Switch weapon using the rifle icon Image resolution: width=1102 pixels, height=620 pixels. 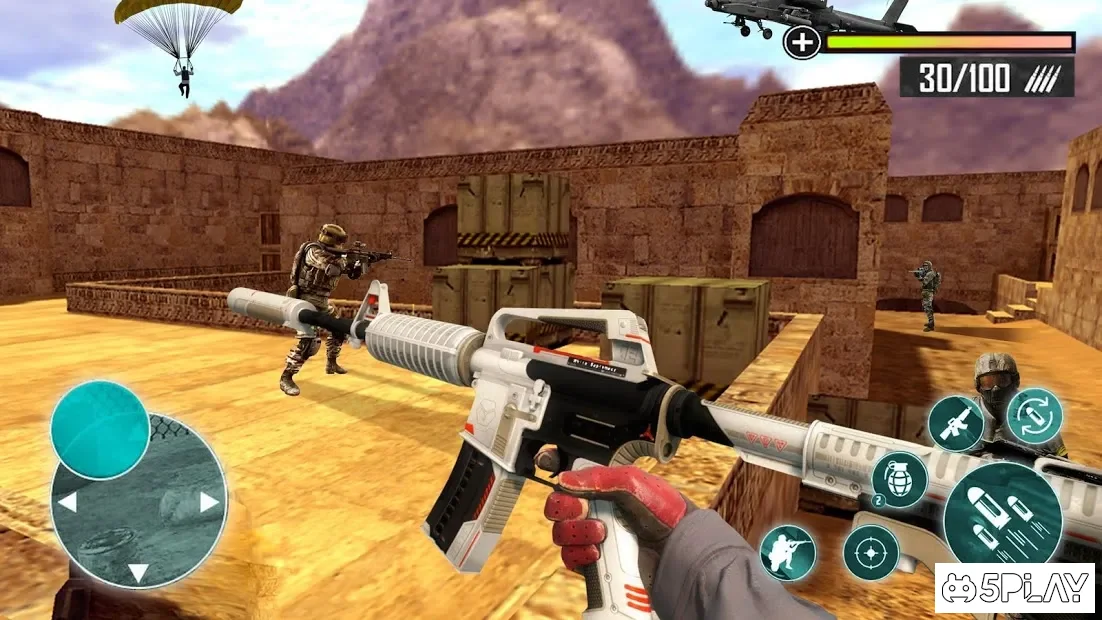coord(955,422)
